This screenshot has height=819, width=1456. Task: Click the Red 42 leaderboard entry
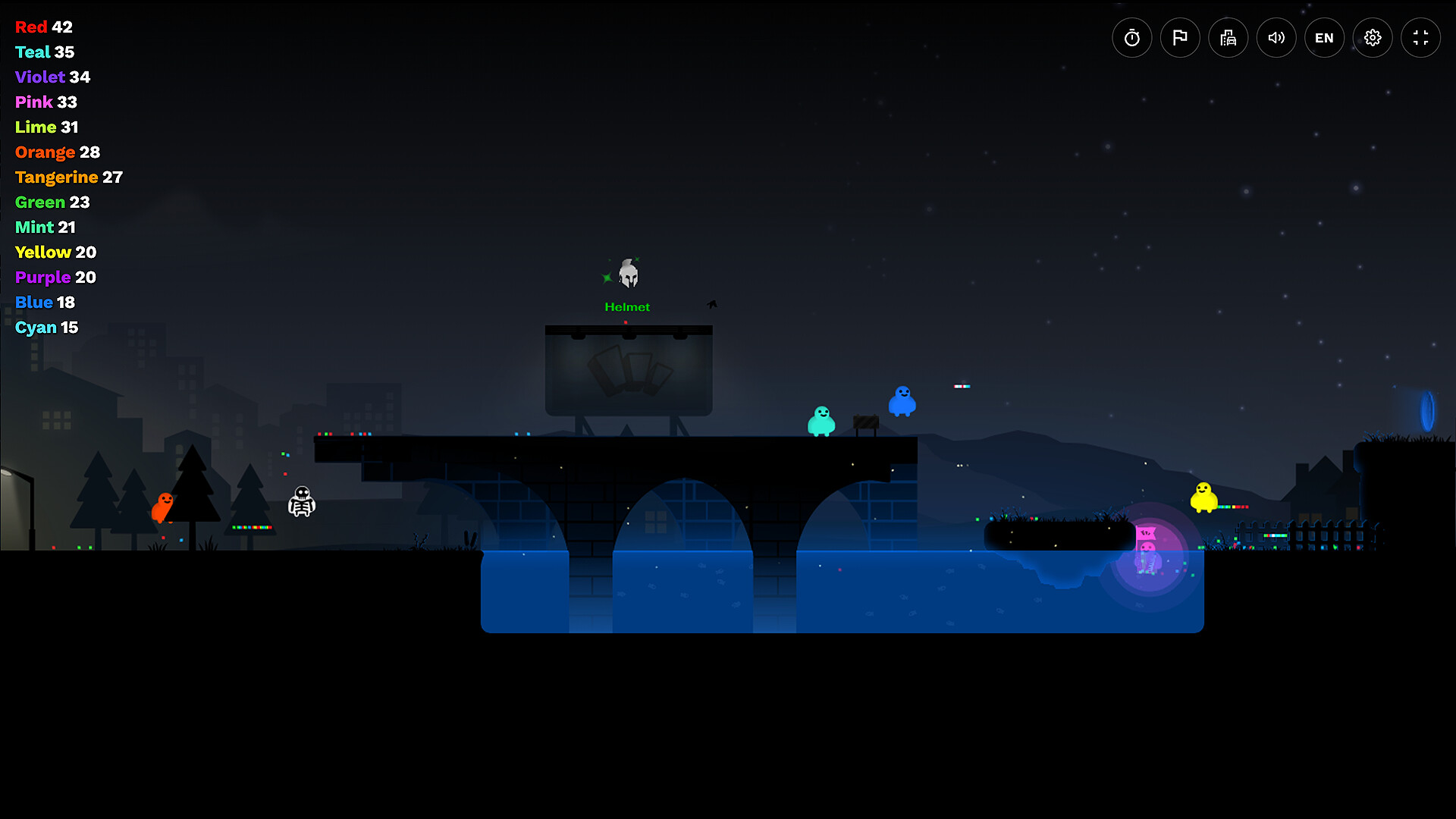point(43,27)
